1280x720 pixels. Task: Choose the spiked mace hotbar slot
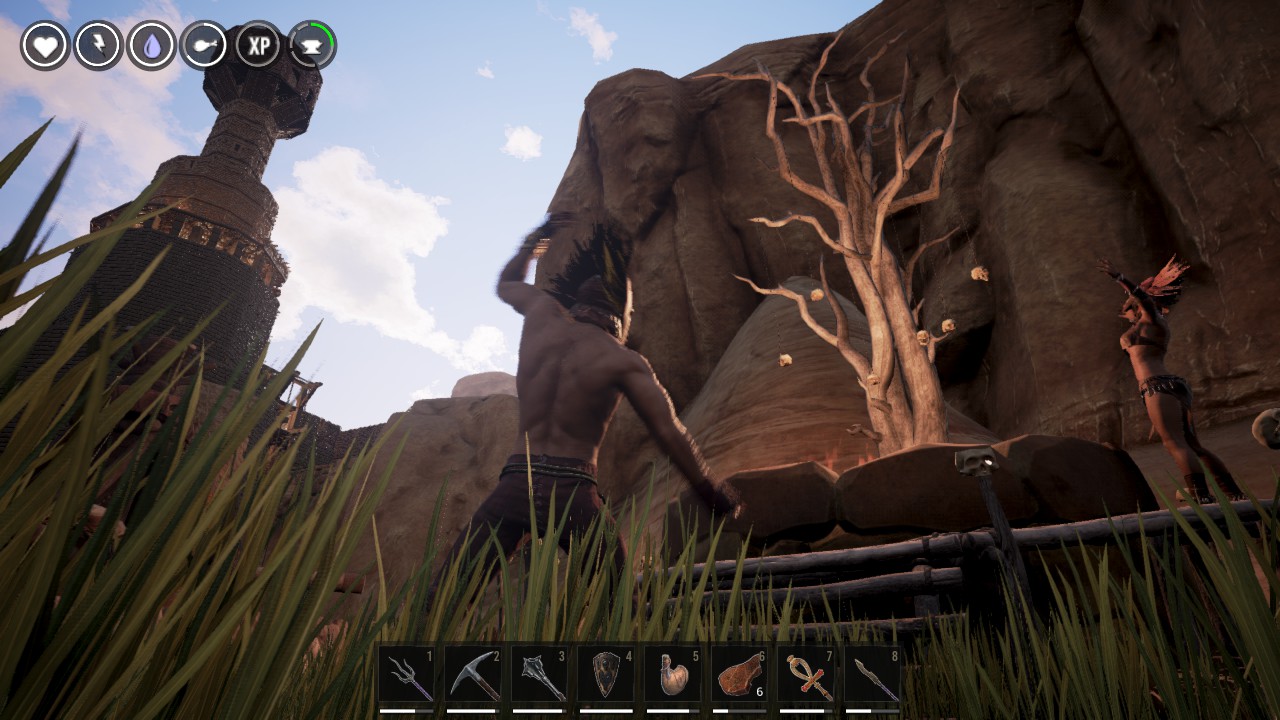pyautogui.click(x=540, y=677)
